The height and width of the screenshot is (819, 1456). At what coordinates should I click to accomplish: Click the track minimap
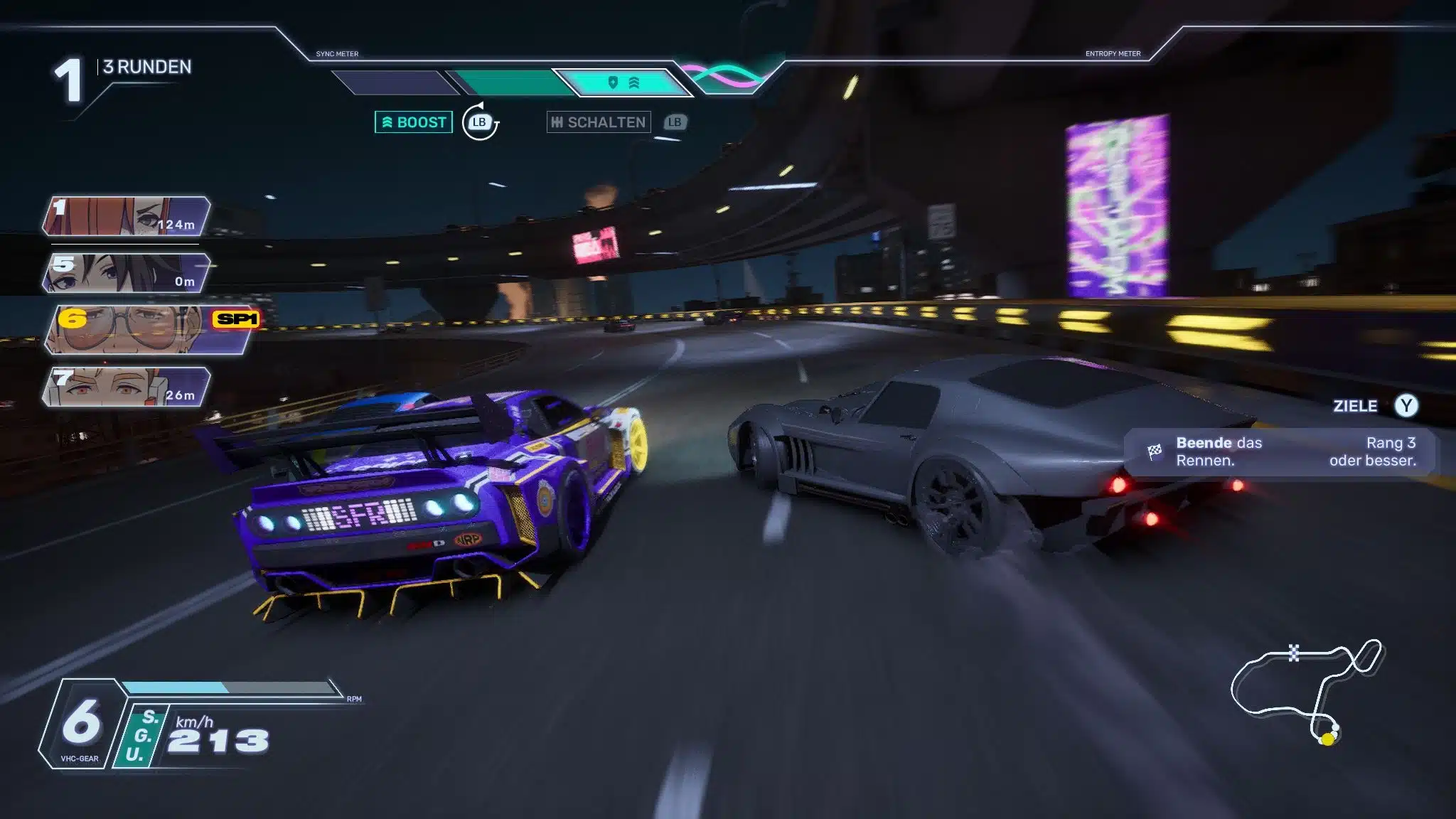pyautogui.click(x=1307, y=691)
